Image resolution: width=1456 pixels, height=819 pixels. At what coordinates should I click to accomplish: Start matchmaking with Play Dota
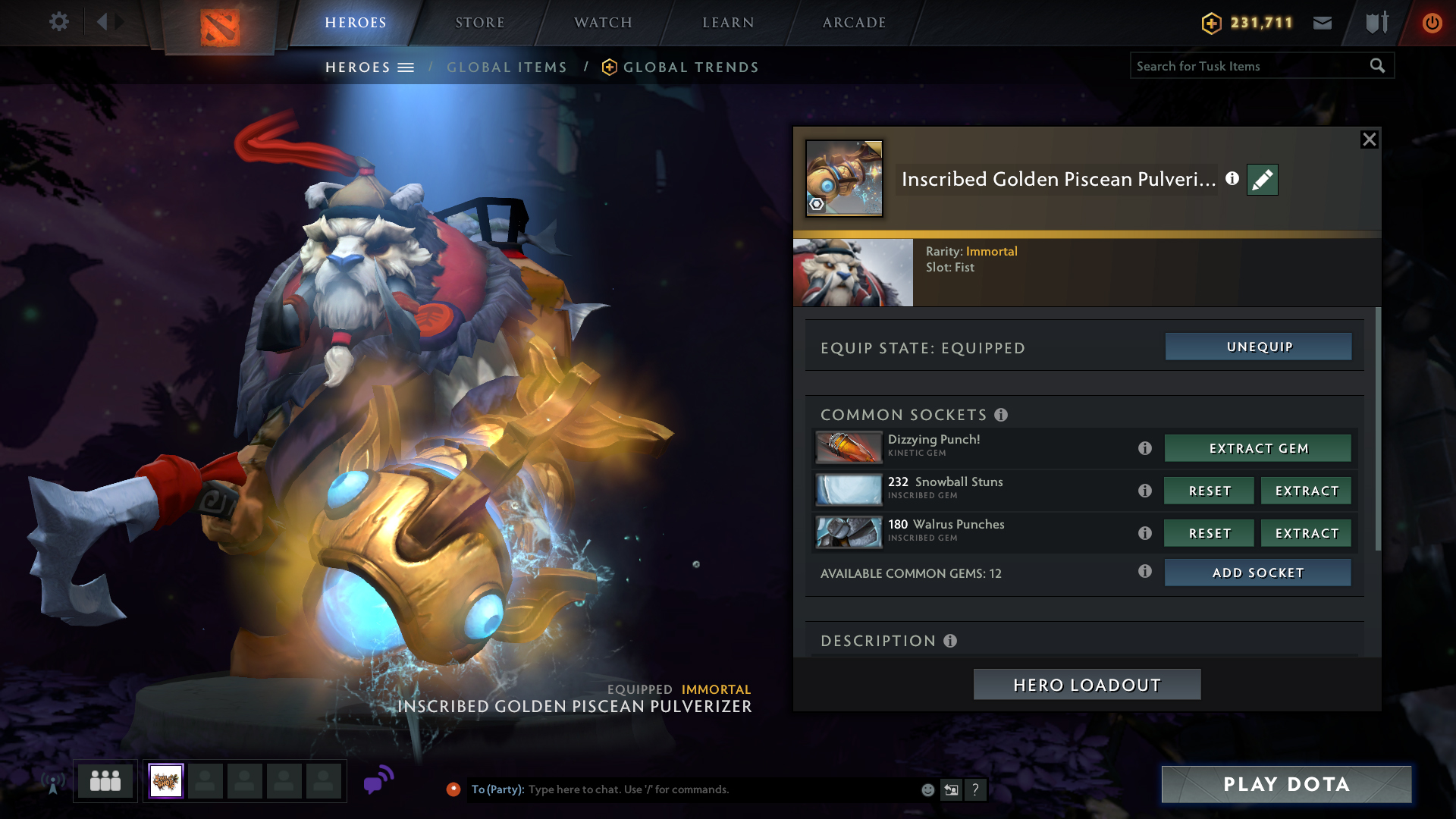point(1286,784)
